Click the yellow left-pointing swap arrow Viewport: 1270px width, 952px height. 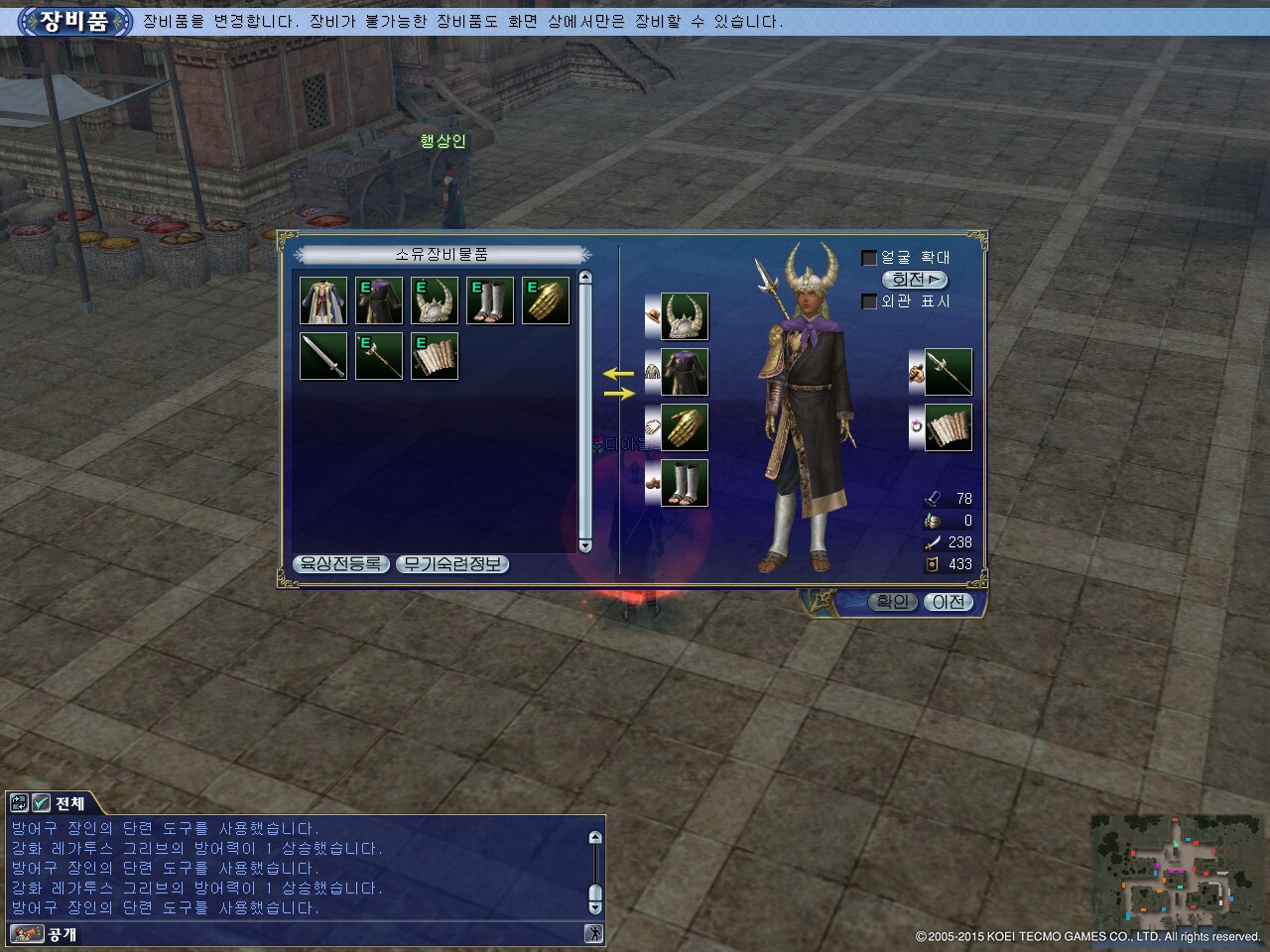(x=618, y=374)
